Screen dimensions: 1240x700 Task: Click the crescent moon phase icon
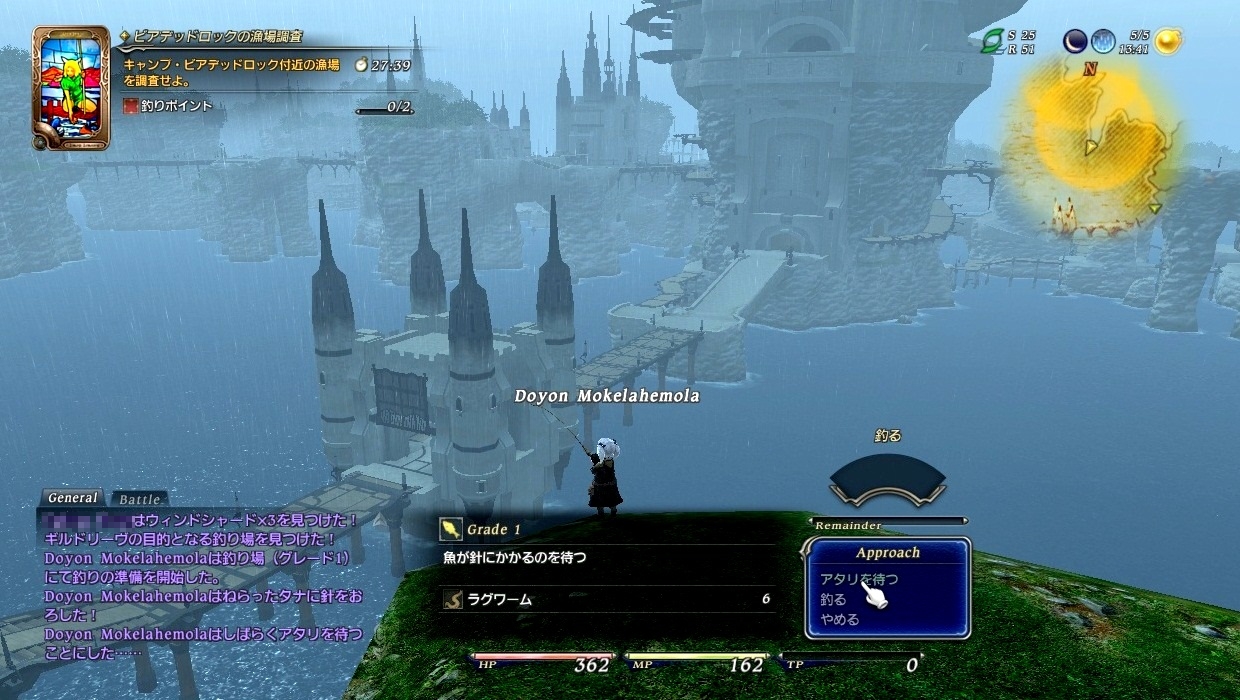pyautogui.click(x=1075, y=41)
